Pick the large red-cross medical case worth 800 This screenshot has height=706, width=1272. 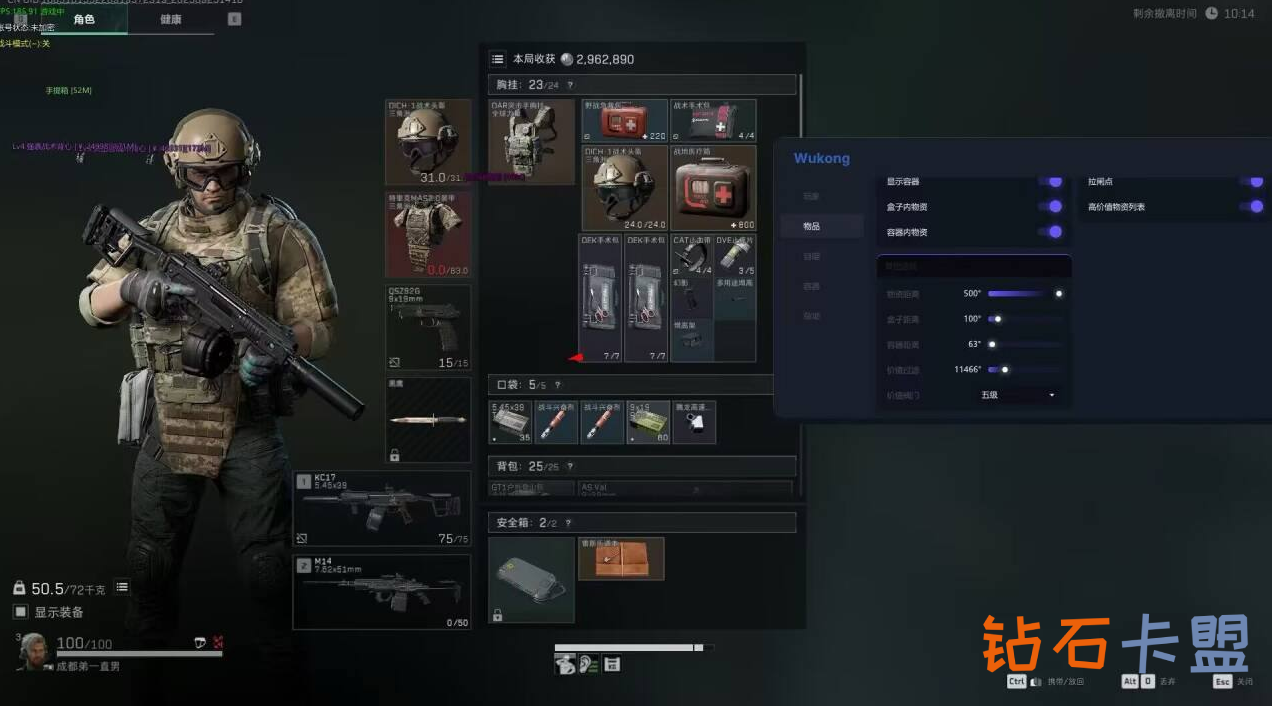coord(714,188)
